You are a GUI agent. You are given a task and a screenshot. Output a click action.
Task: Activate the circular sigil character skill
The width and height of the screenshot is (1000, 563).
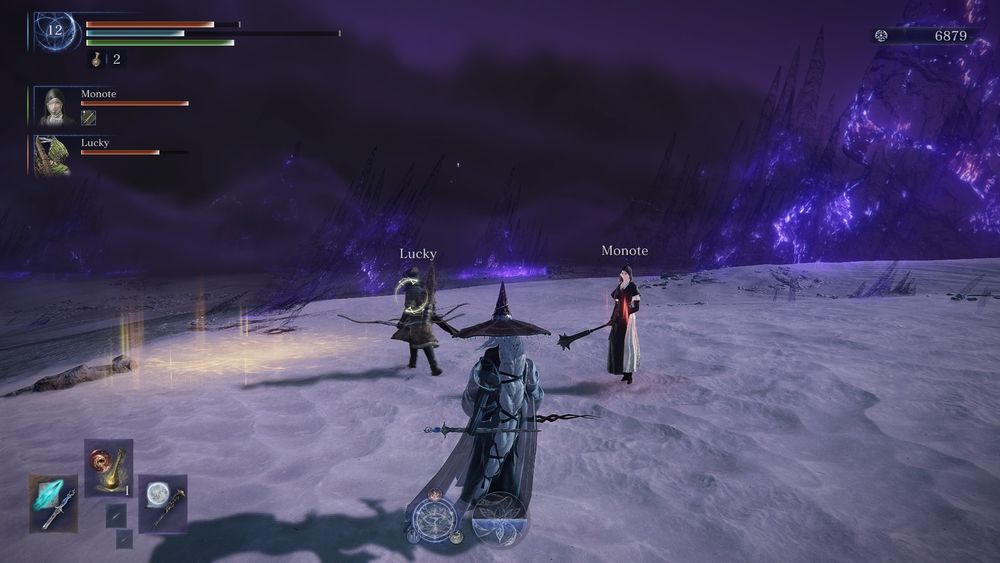coord(435,520)
